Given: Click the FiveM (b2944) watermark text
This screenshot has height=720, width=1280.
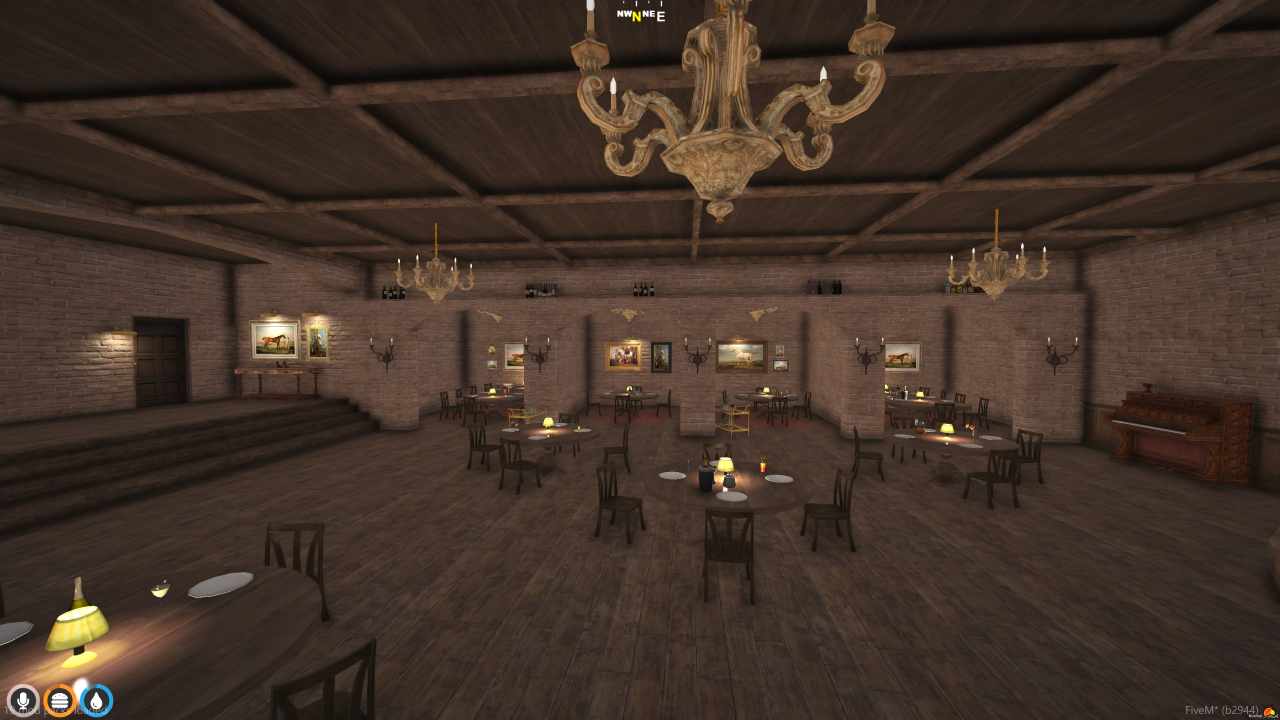Looking at the screenshot, I should click(x=1218, y=708).
